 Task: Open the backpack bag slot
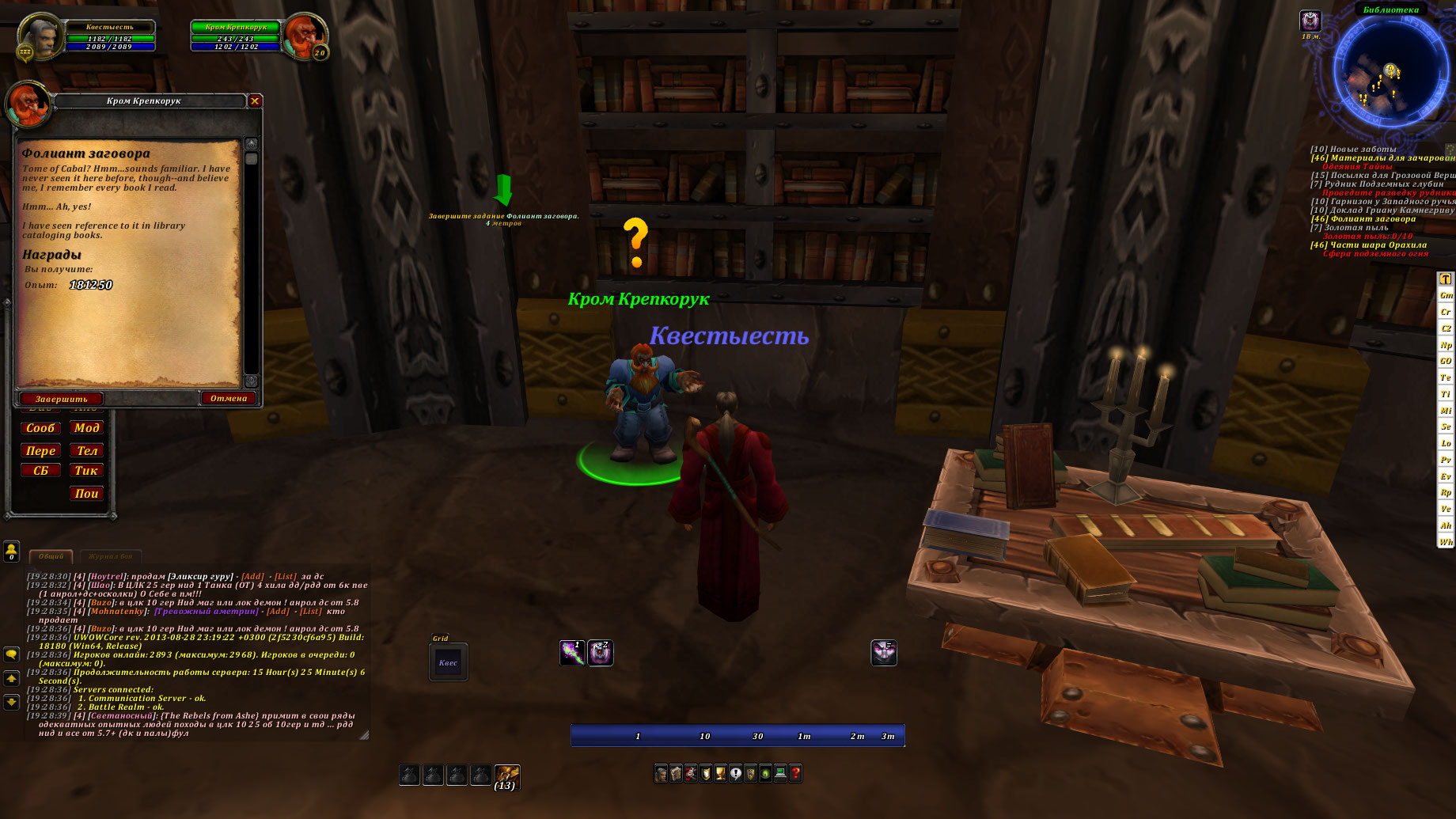(x=506, y=775)
